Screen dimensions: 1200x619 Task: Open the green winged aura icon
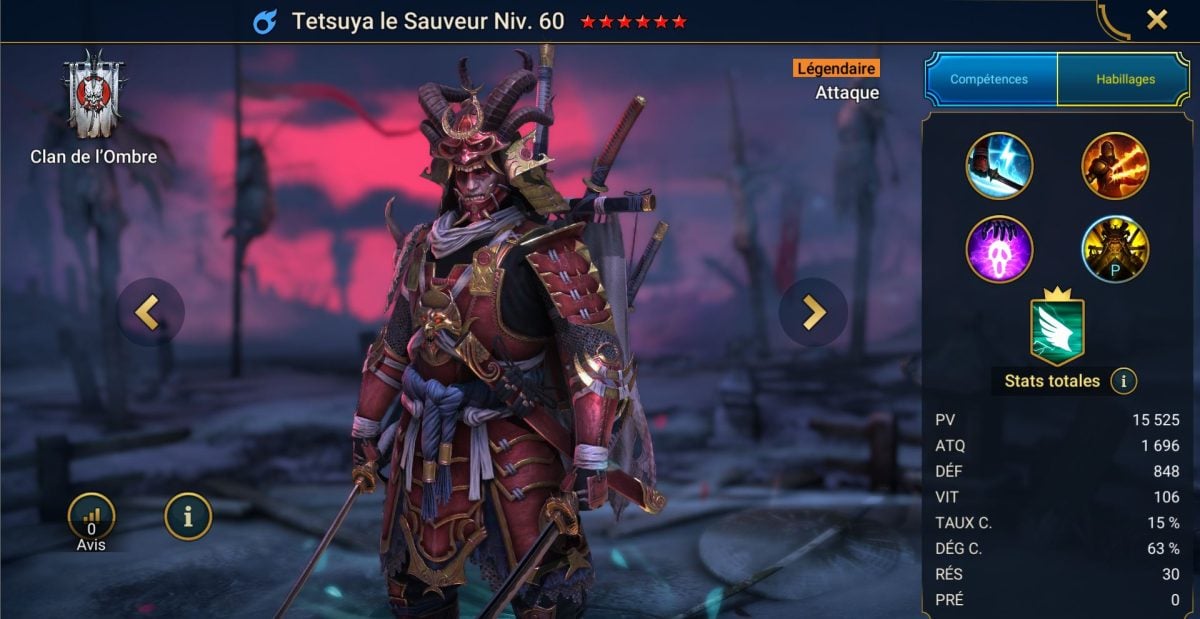pyautogui.click(x=1057, y=330)
